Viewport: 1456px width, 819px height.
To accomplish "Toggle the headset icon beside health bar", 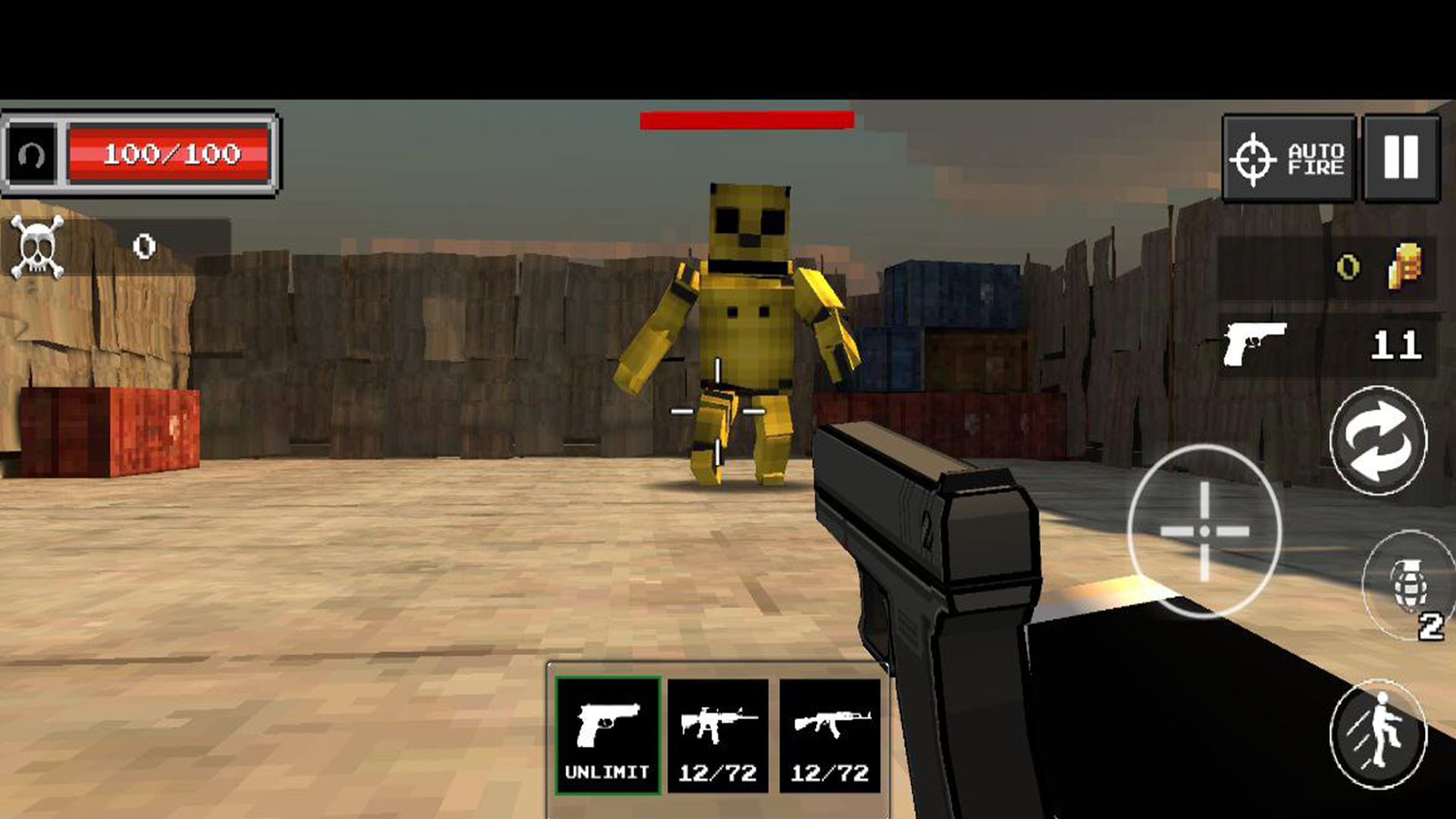I will pyautogui.click(x=30, y=155).
